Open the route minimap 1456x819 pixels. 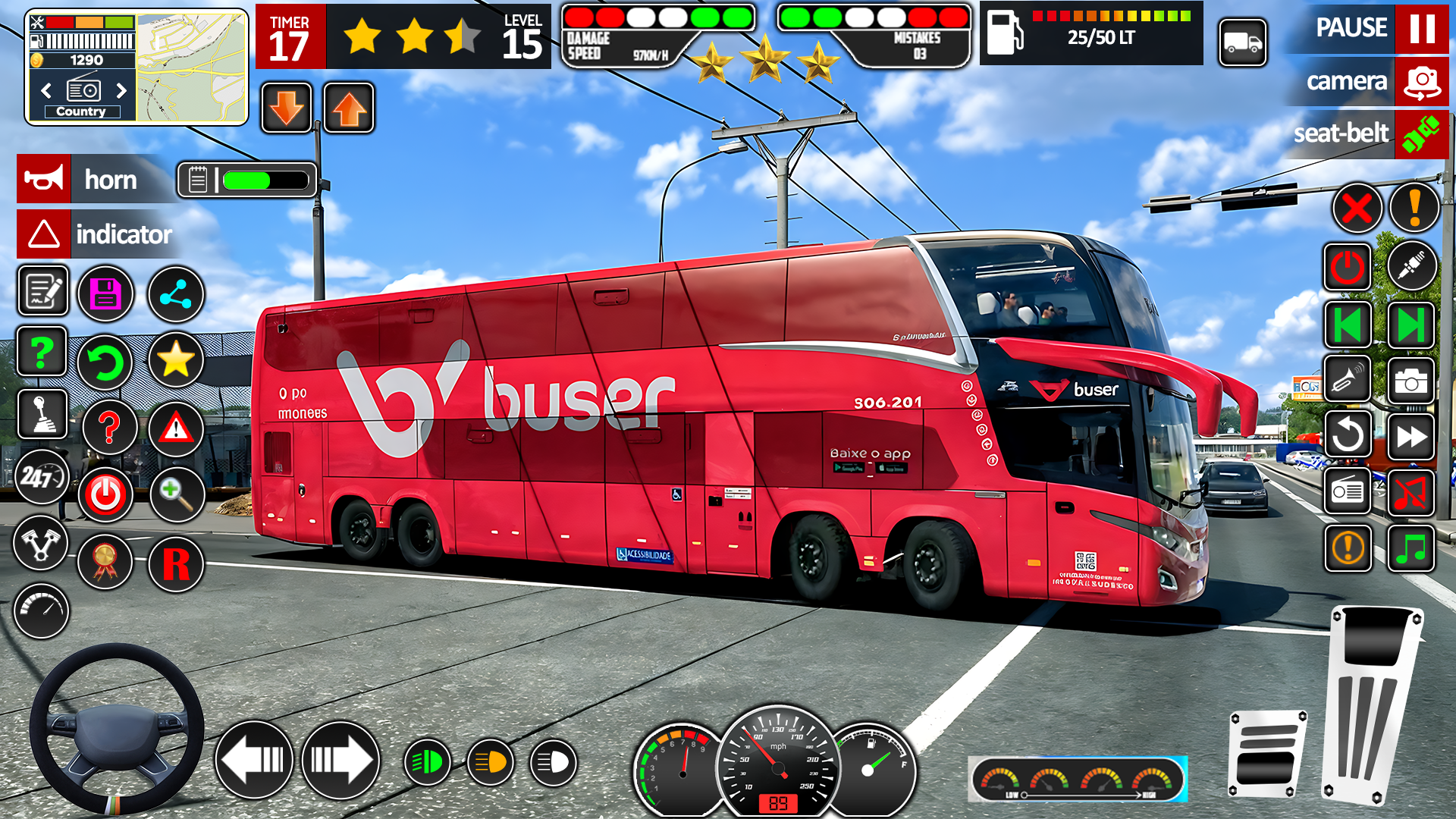tap(192, 67)
